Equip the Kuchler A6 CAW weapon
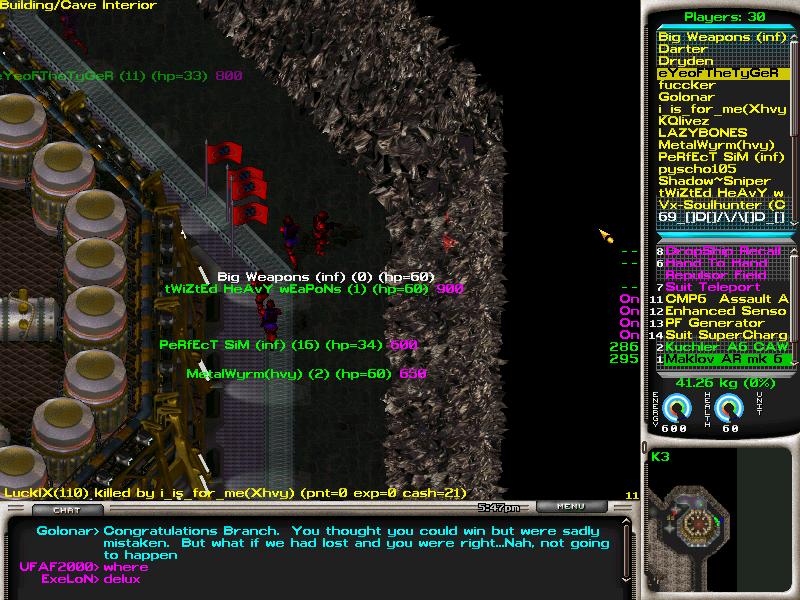Image resolution: width=800 pixels, height=600 pixels. (726, 347)
